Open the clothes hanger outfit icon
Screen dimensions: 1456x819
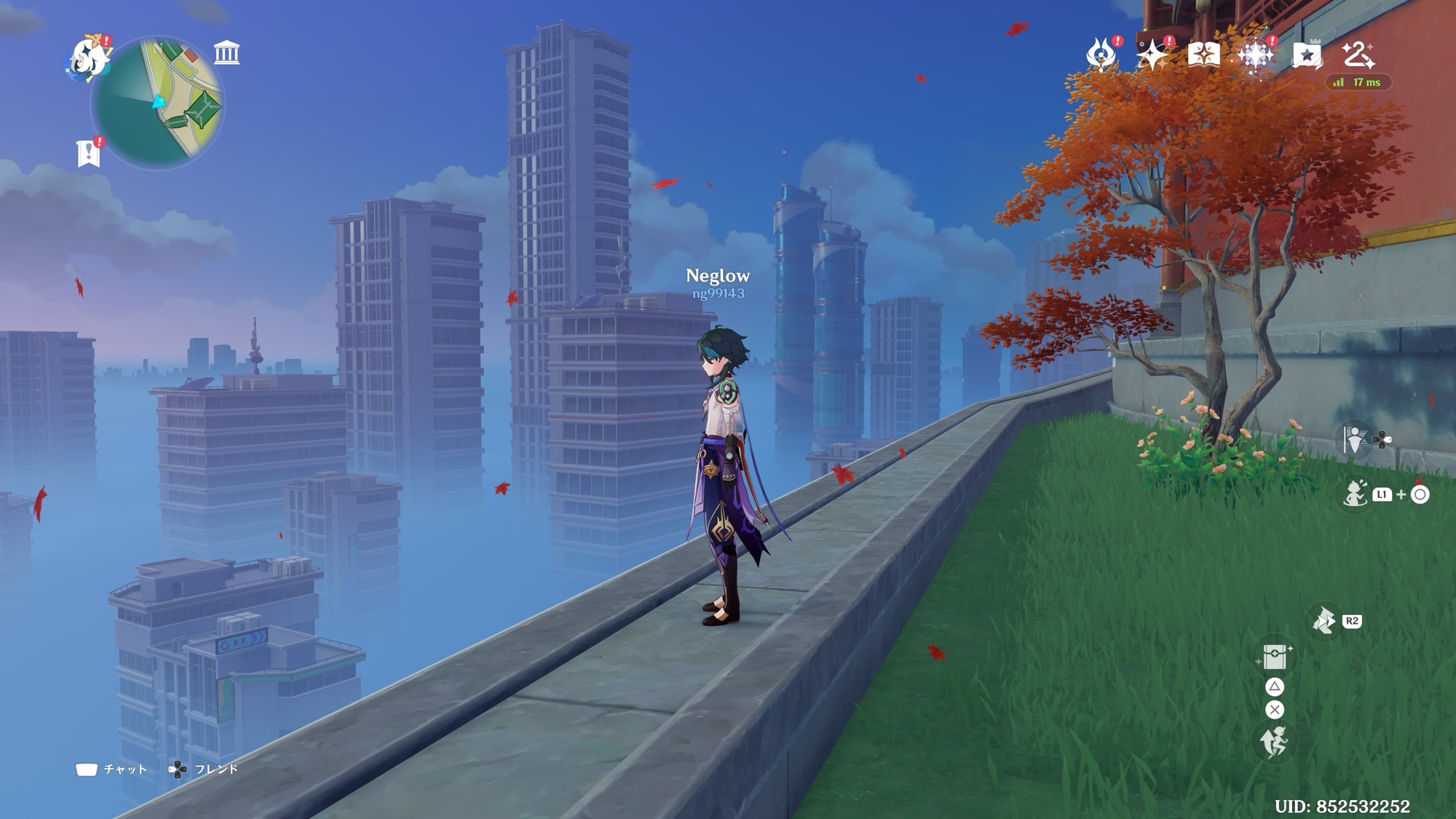point(1358,54)
